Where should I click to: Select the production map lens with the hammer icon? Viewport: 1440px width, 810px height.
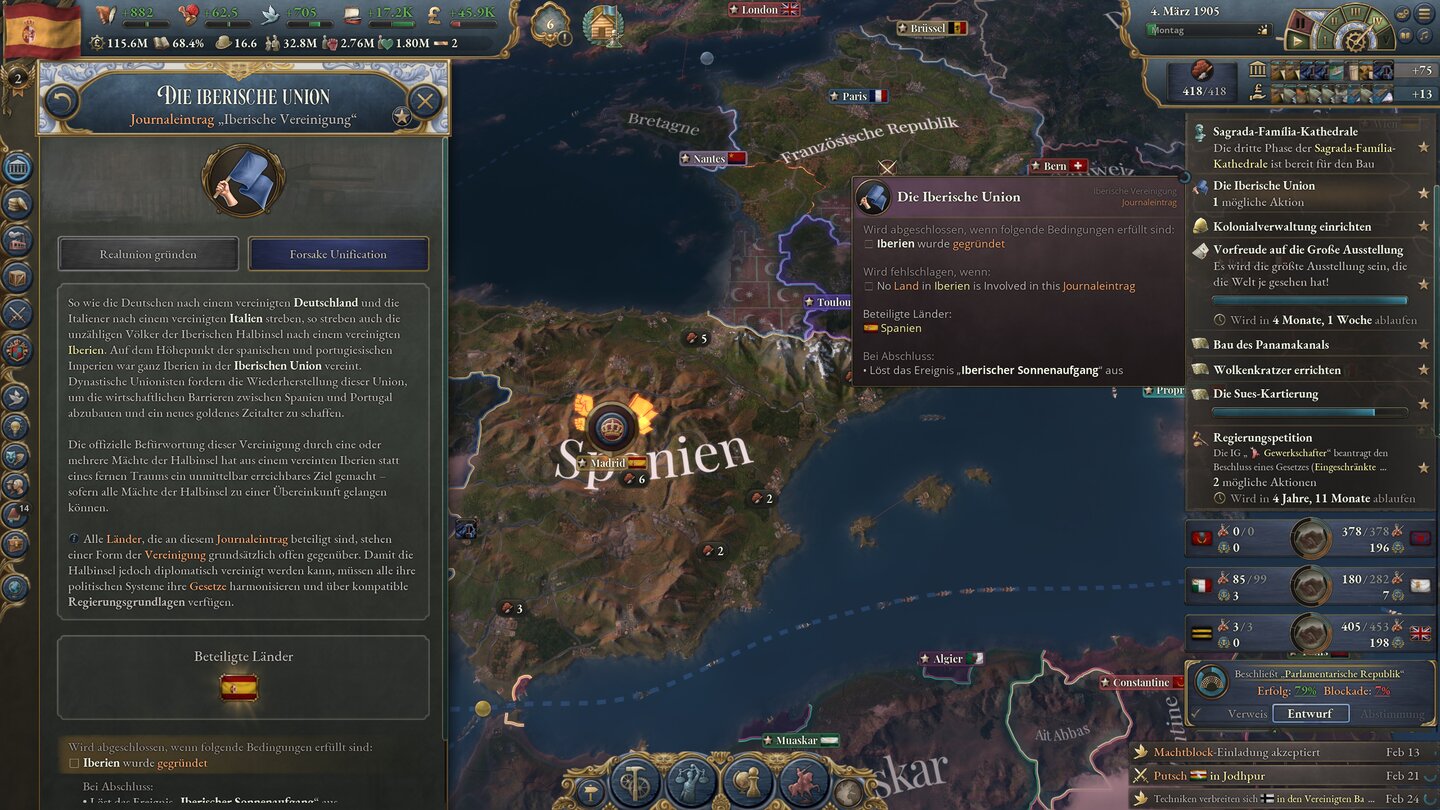tap(633, 782)
